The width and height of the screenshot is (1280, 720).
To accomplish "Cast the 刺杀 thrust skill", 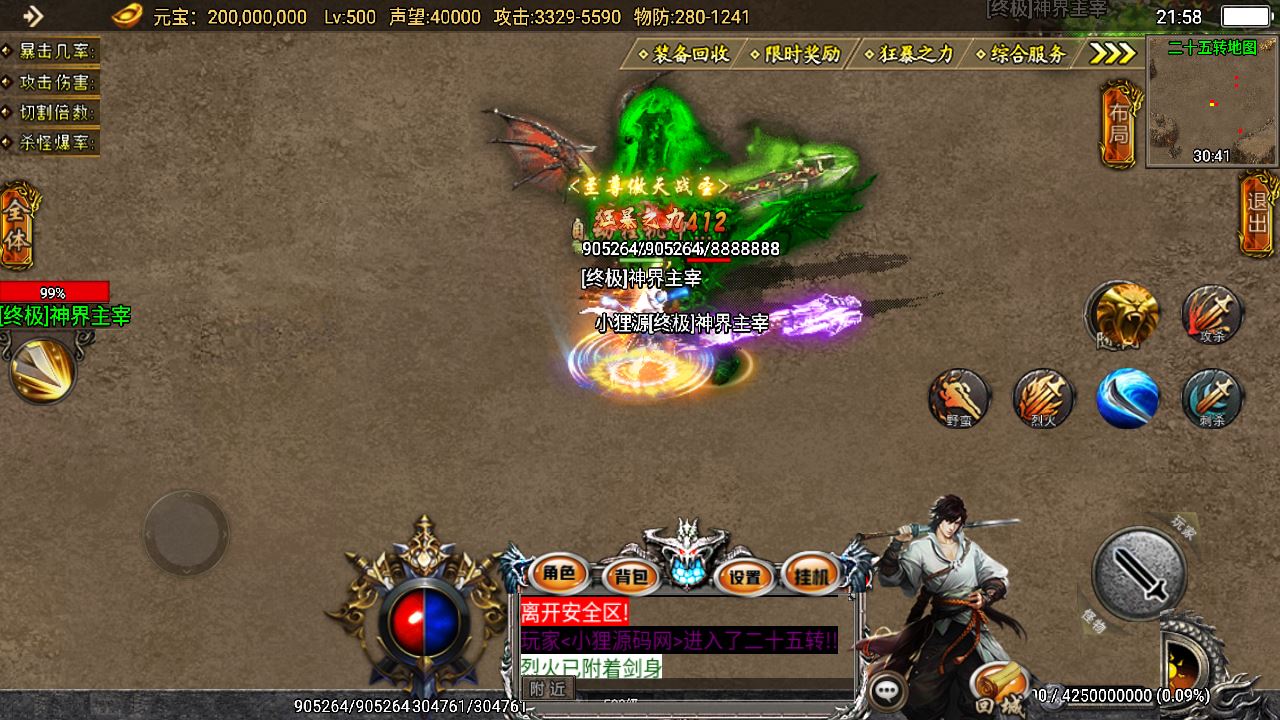I will [1212, 398].
